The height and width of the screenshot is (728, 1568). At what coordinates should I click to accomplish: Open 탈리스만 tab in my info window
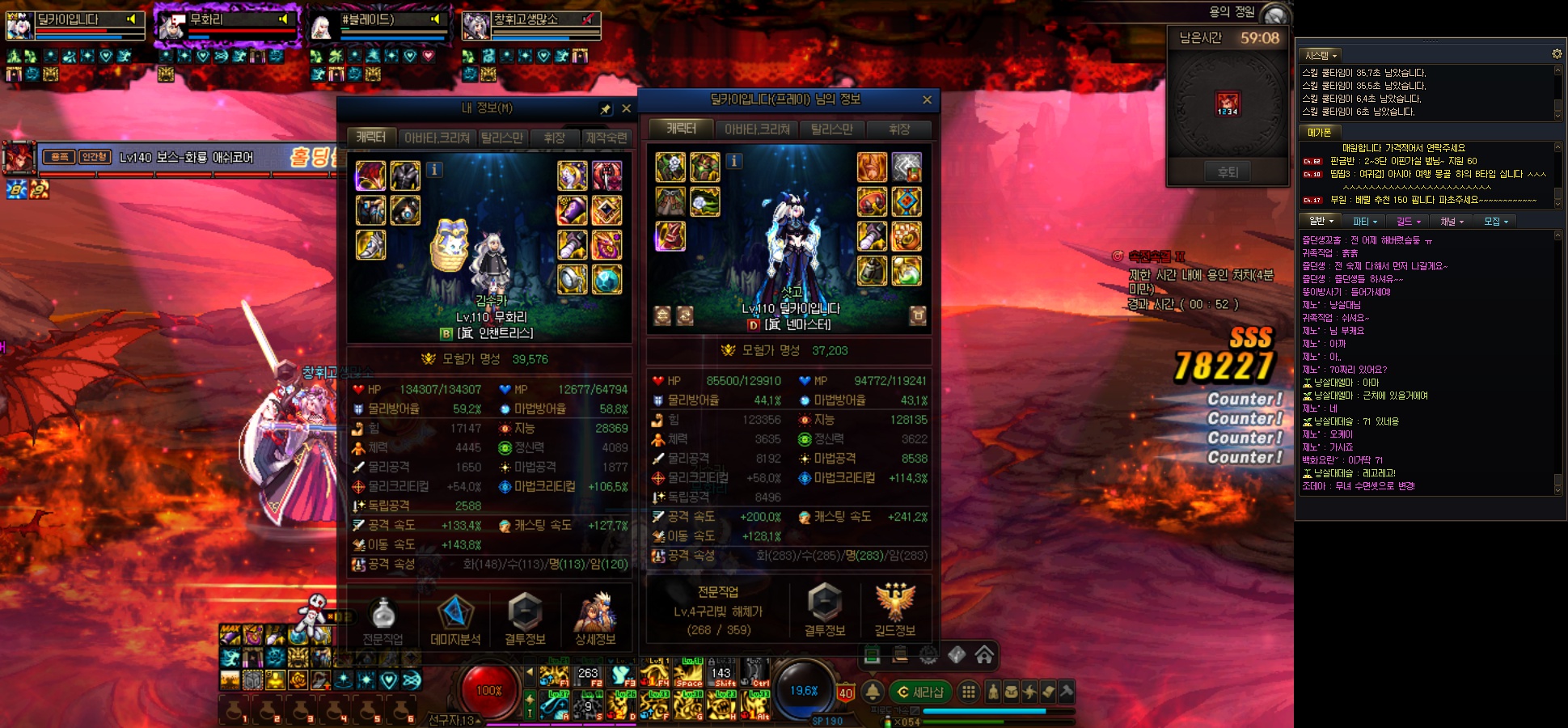click(501, 138)
